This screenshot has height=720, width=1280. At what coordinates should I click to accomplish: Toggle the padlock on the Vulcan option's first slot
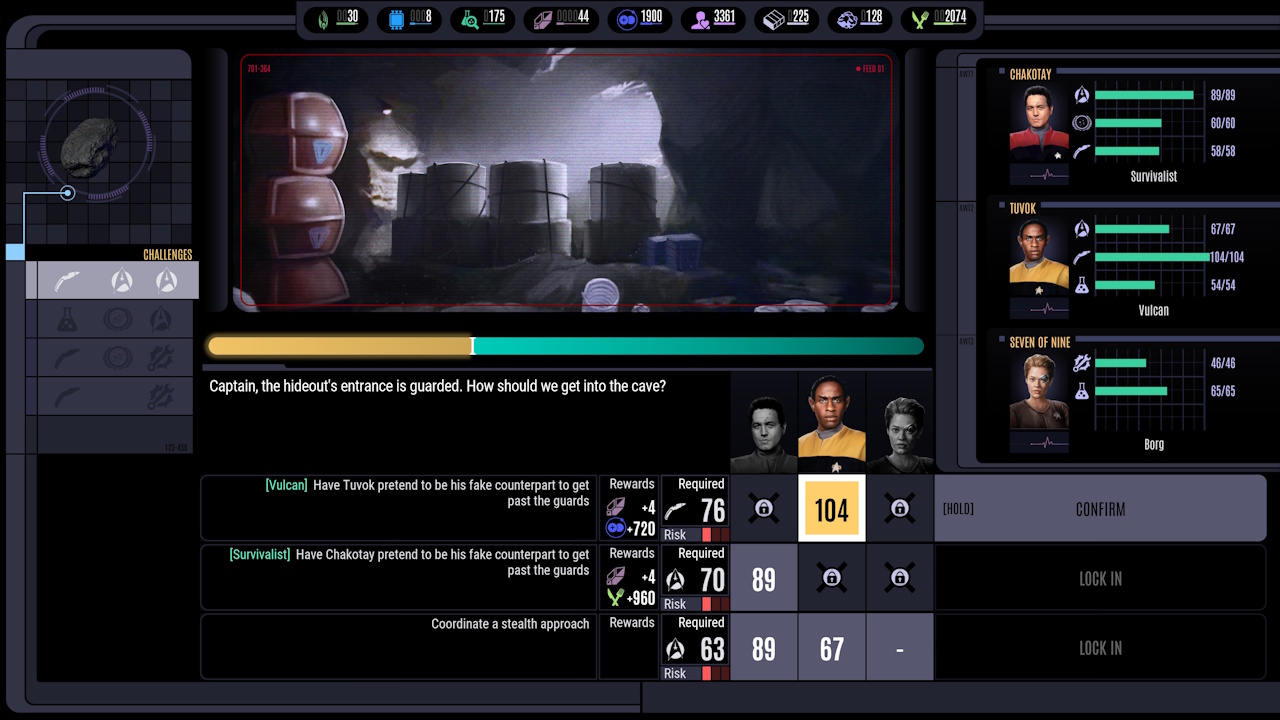[764, 508]
